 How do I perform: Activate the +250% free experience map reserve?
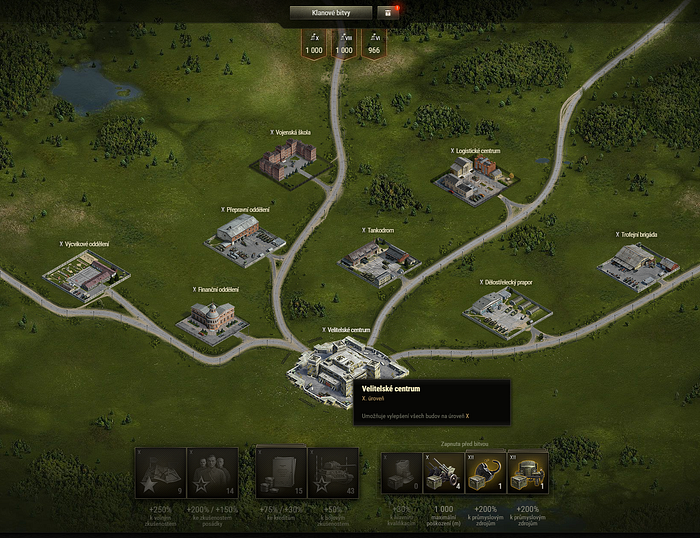160,474
